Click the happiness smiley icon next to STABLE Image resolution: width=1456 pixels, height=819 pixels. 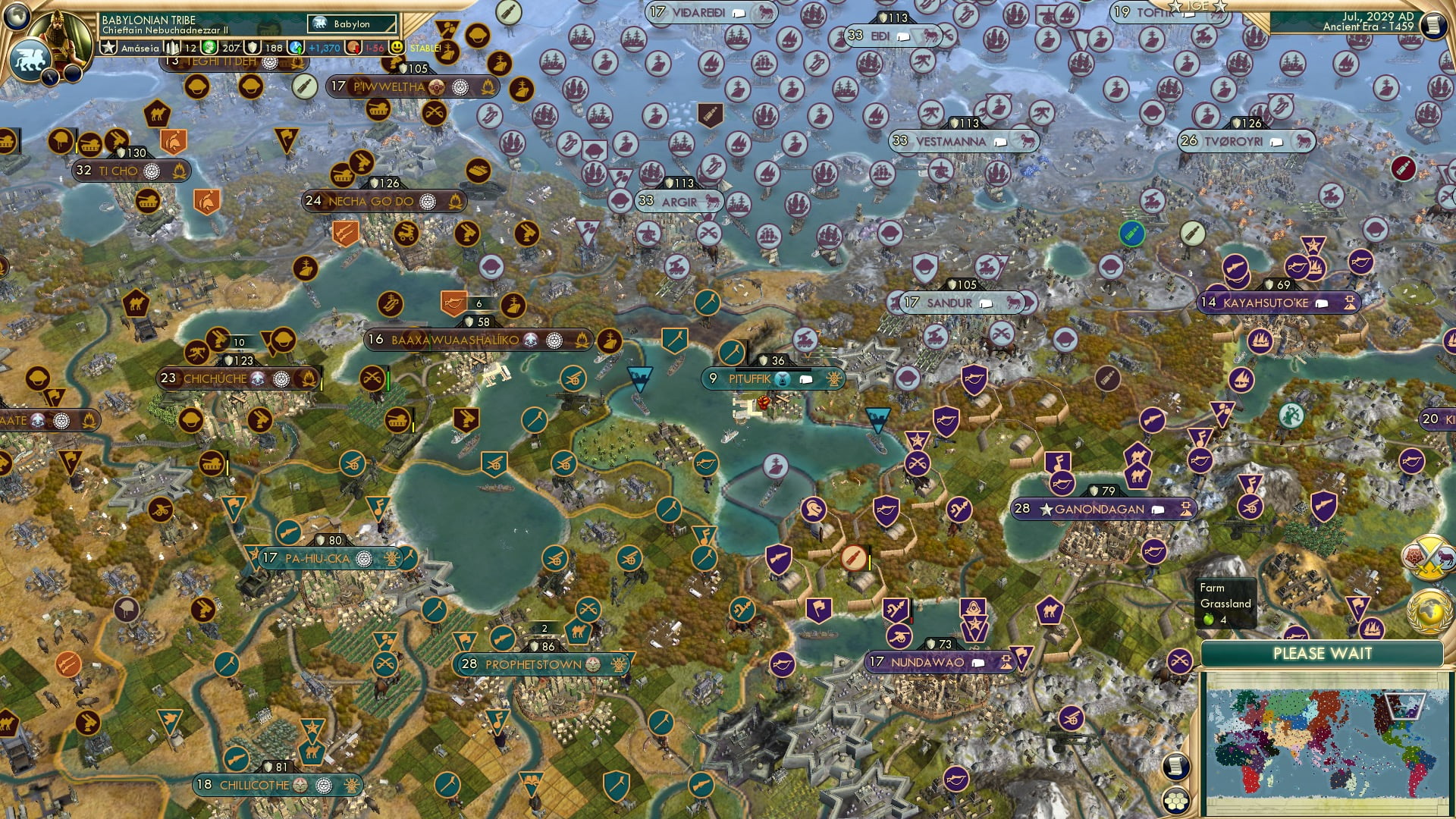(396, 47)
